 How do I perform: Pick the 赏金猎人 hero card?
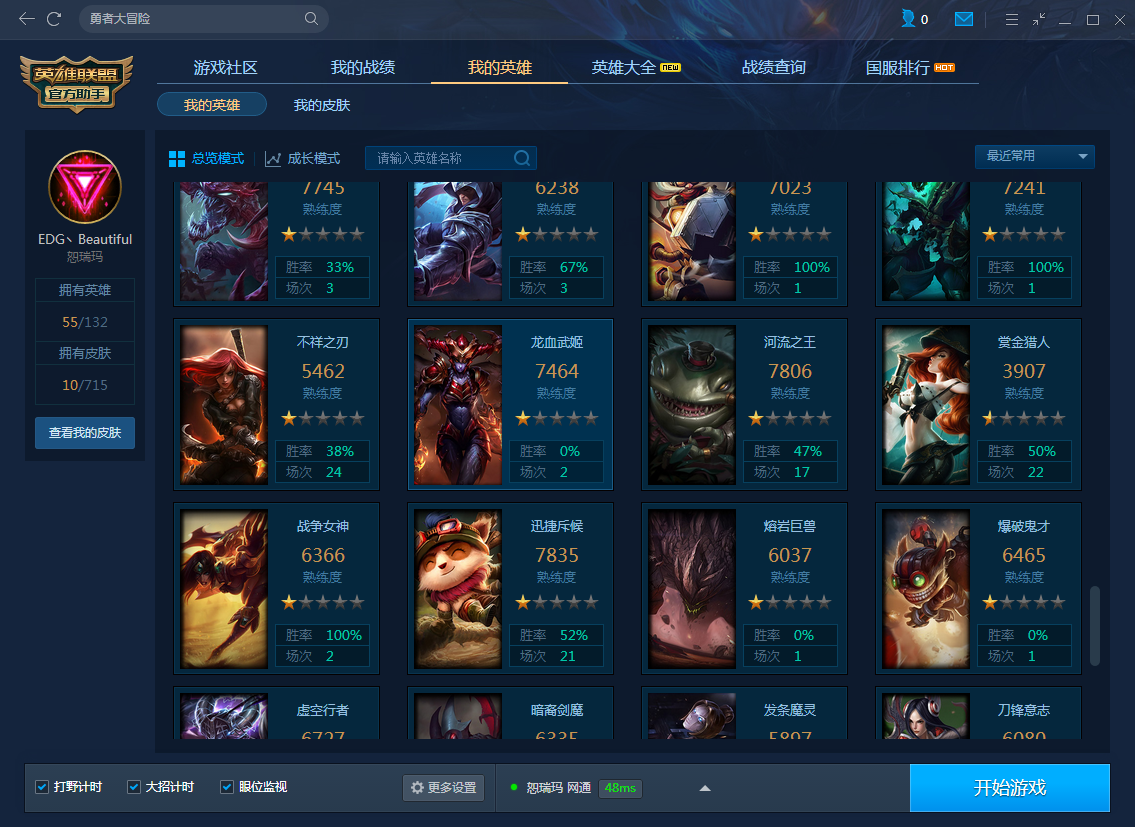978,404
